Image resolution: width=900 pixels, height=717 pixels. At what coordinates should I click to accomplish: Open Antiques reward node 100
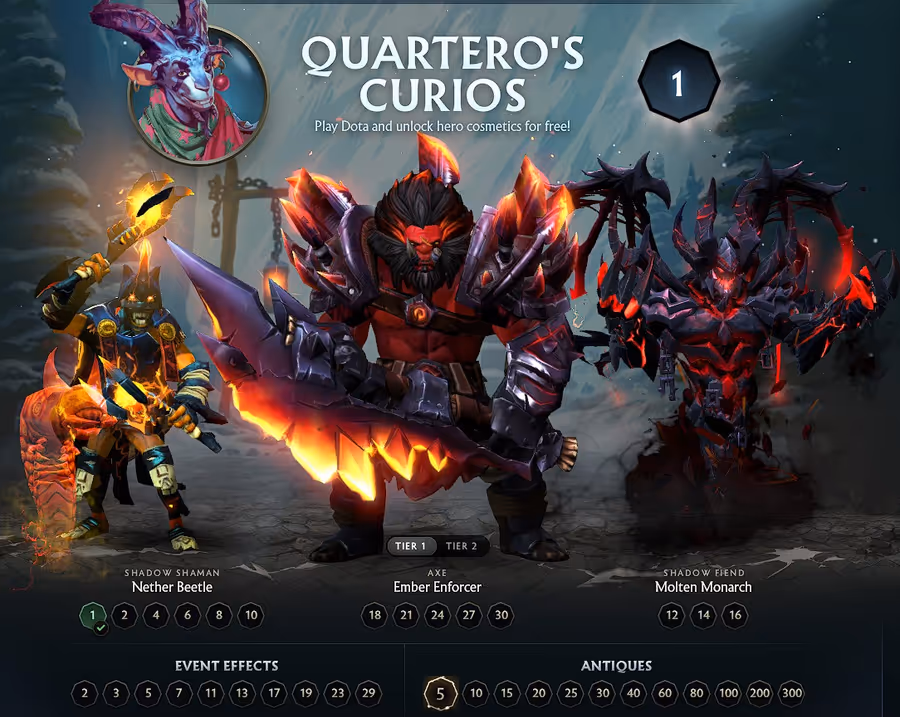click(728, 693)
